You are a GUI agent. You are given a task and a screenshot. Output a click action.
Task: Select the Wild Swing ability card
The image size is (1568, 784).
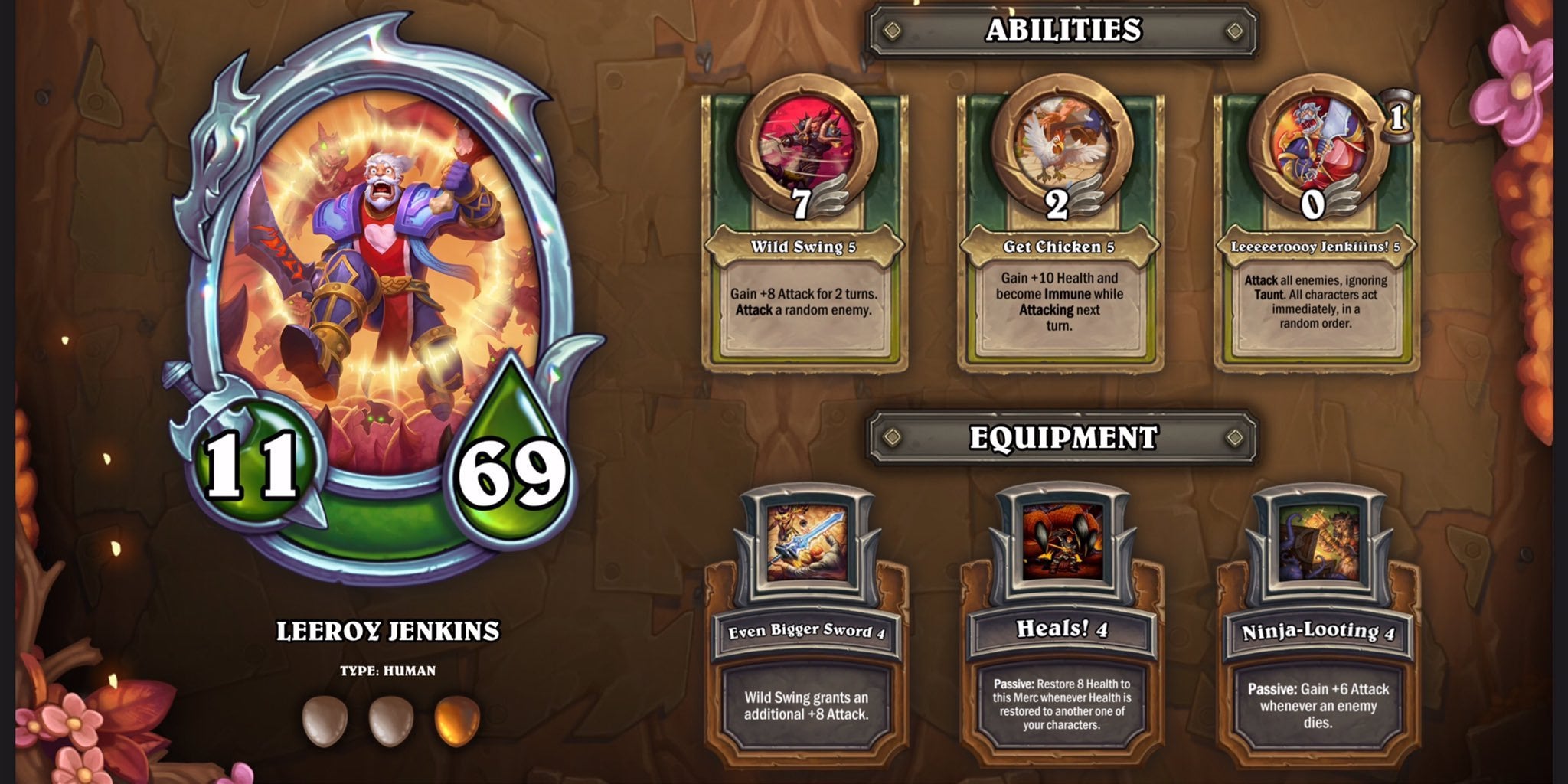pos(804,230)
